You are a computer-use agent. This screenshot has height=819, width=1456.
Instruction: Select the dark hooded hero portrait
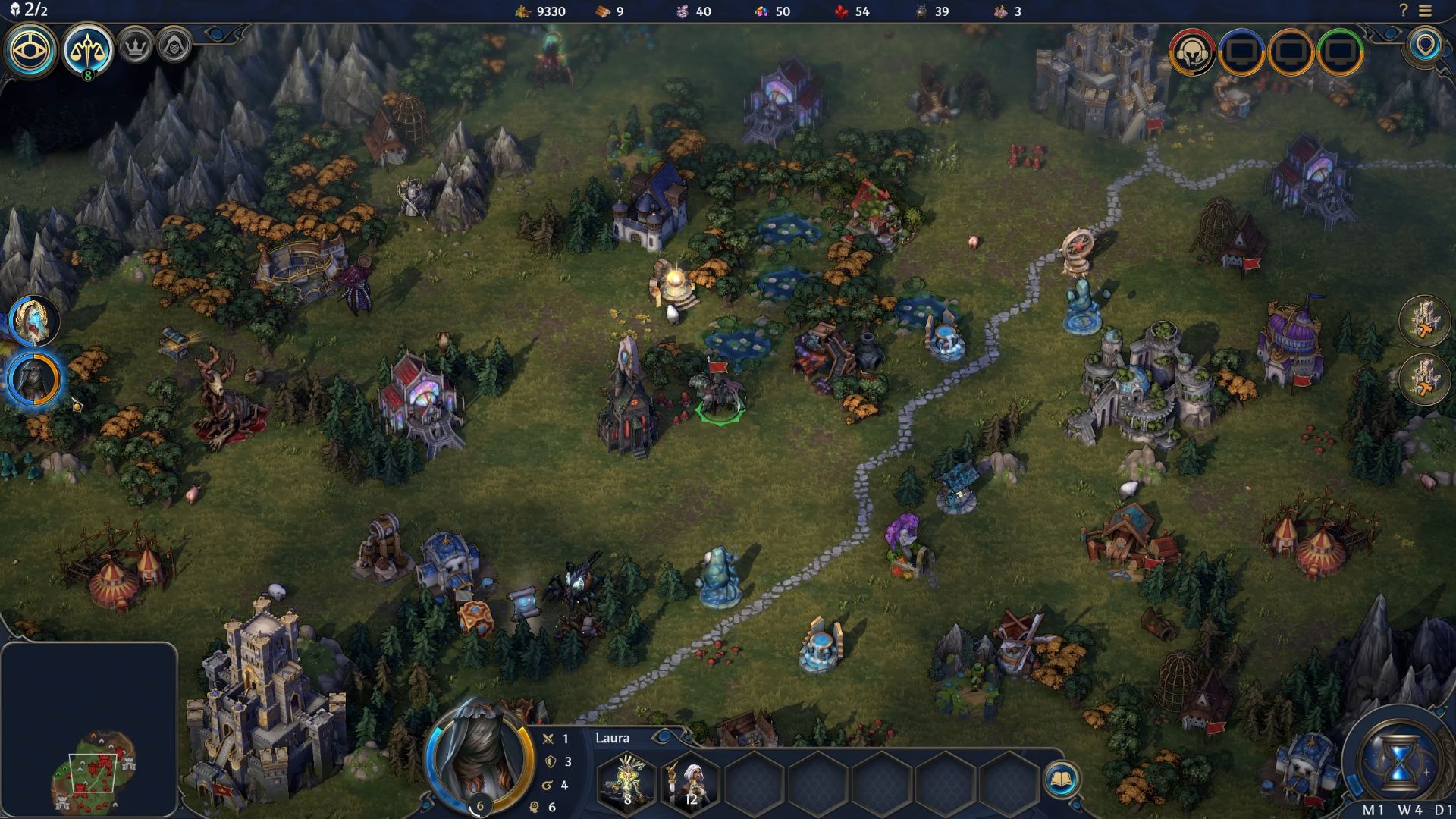click(34, 378)
